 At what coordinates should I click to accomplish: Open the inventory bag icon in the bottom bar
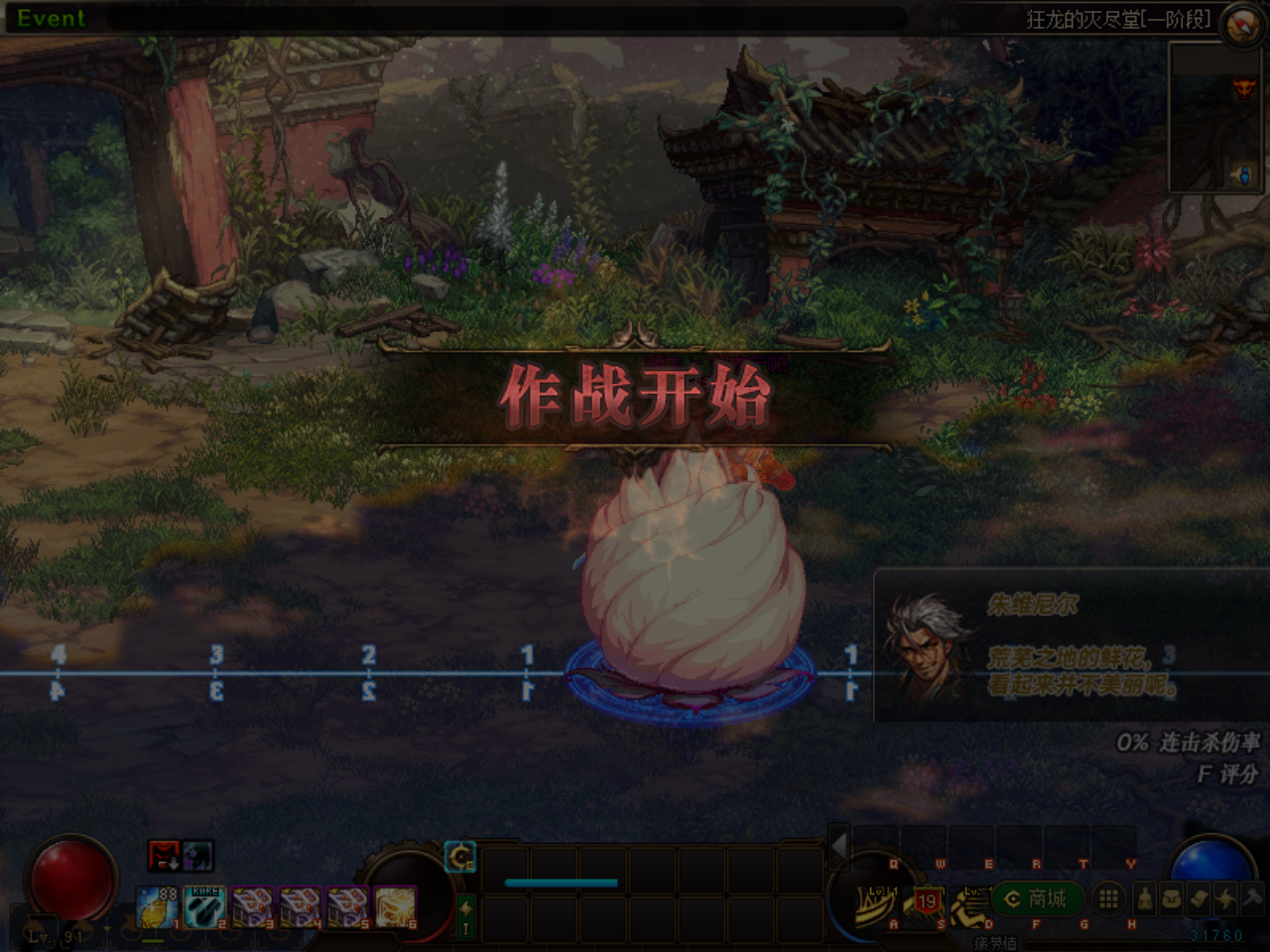1173,899
